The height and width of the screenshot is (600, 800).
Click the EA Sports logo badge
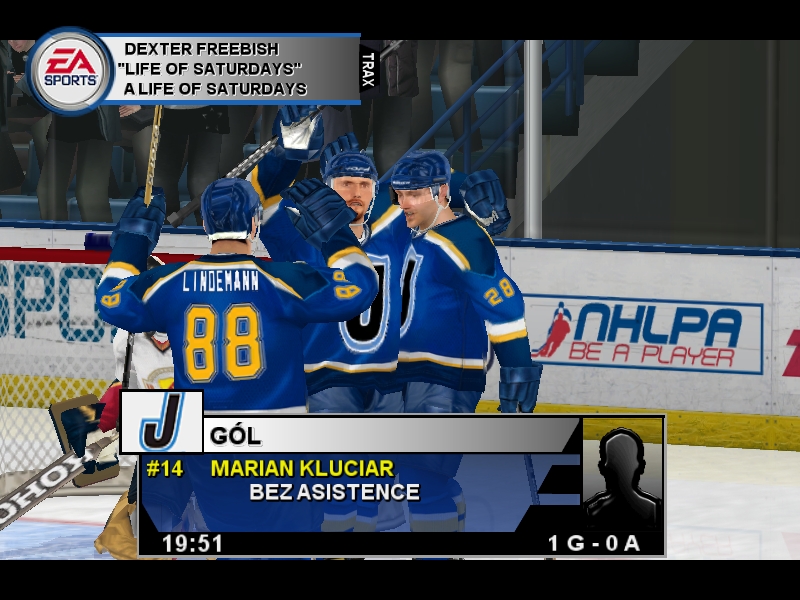70,70
